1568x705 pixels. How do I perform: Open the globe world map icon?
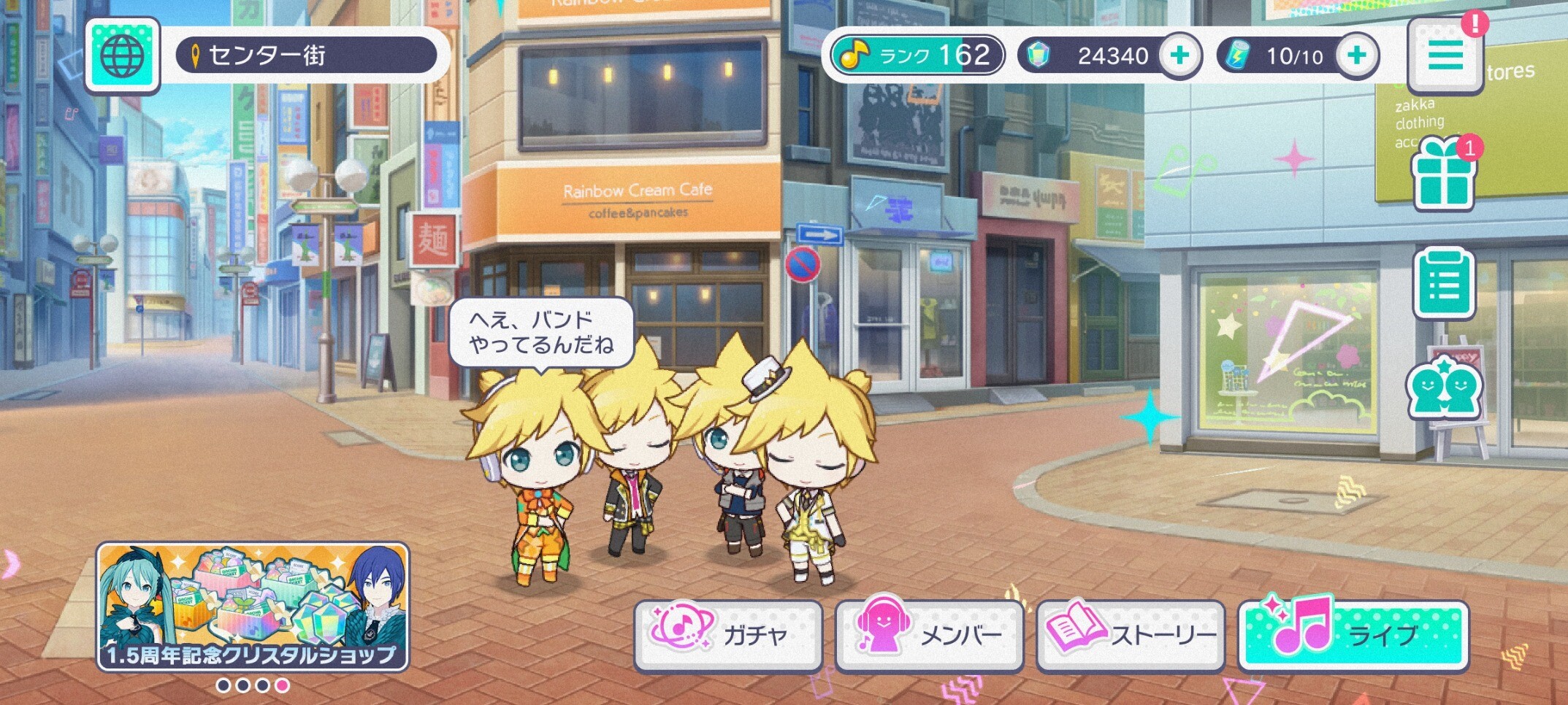point(122,56)
